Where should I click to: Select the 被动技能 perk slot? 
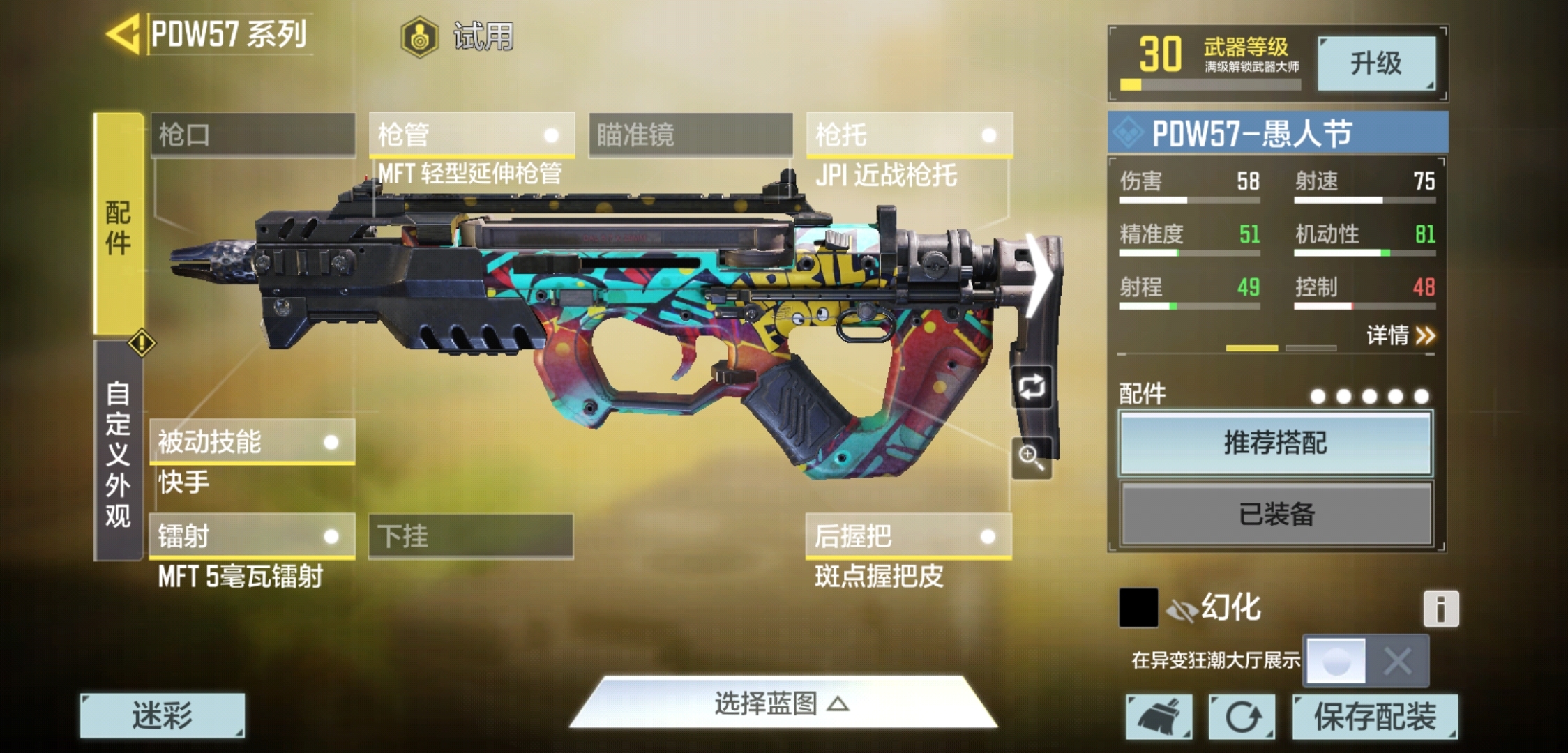[252, 442]
